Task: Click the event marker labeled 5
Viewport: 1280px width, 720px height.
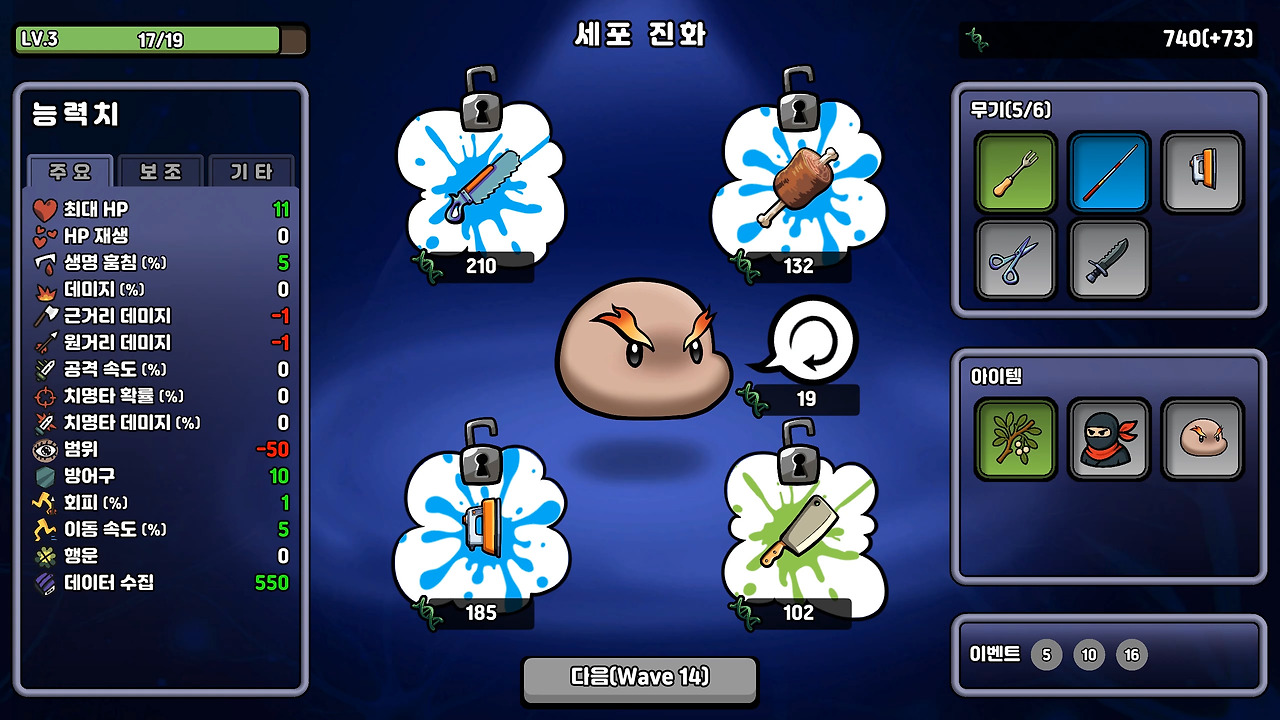Action: click(1046, 654)
